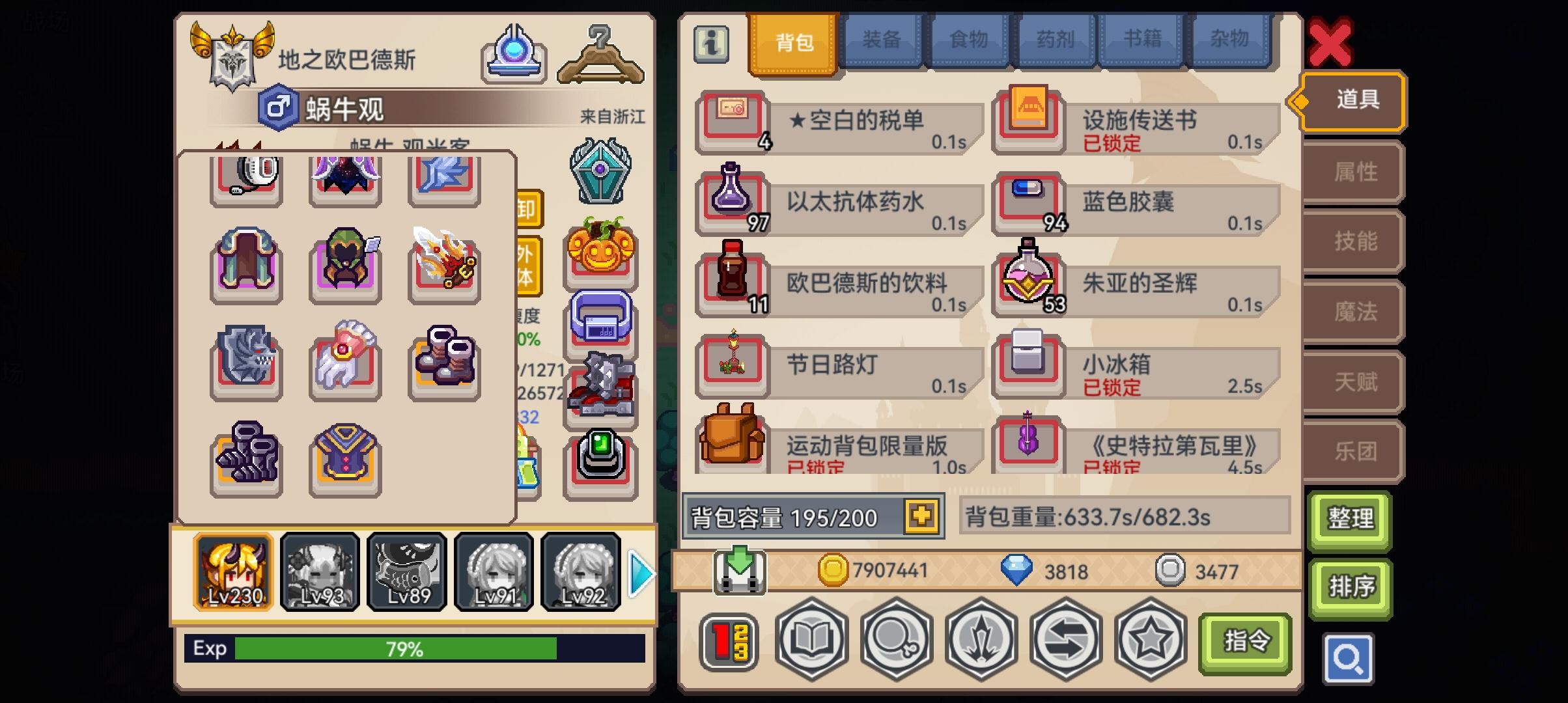Click the magnifier hexagon icon
This screenshot has width=1568, height=703.
pos(895,641)
